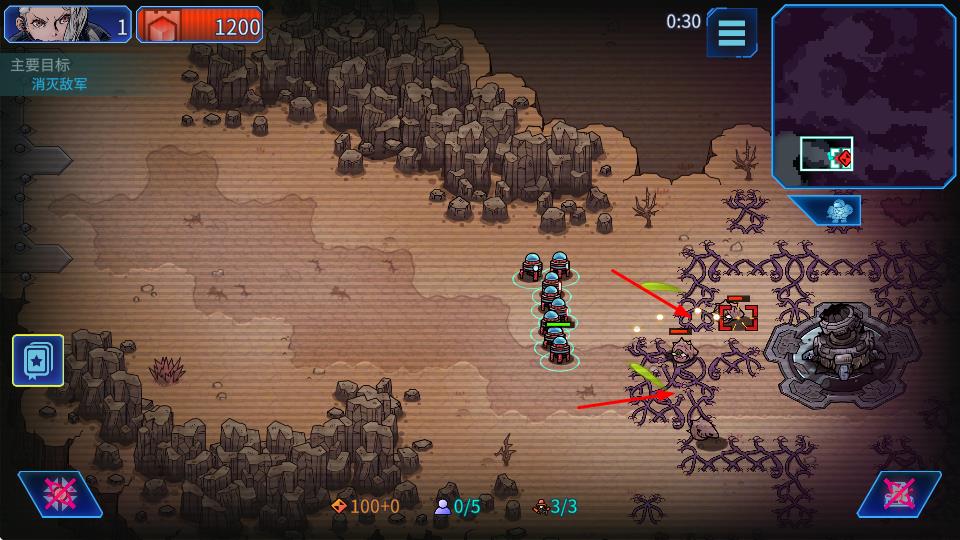Select the red-outlined targeted enemy unit
960x540 pixels.
(737, 317)
